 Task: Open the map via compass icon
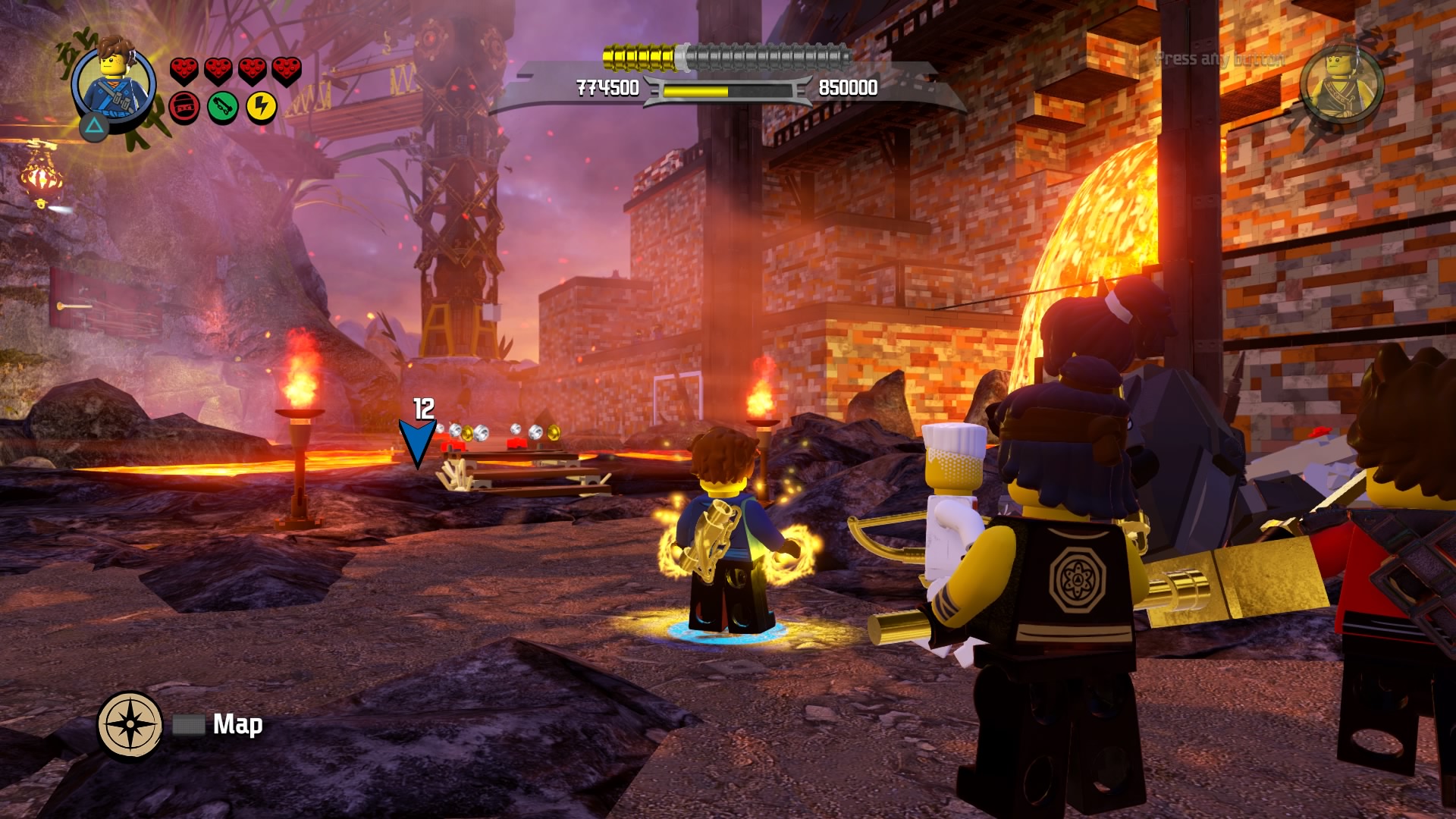pyautogui.click(x=130, y=725)
